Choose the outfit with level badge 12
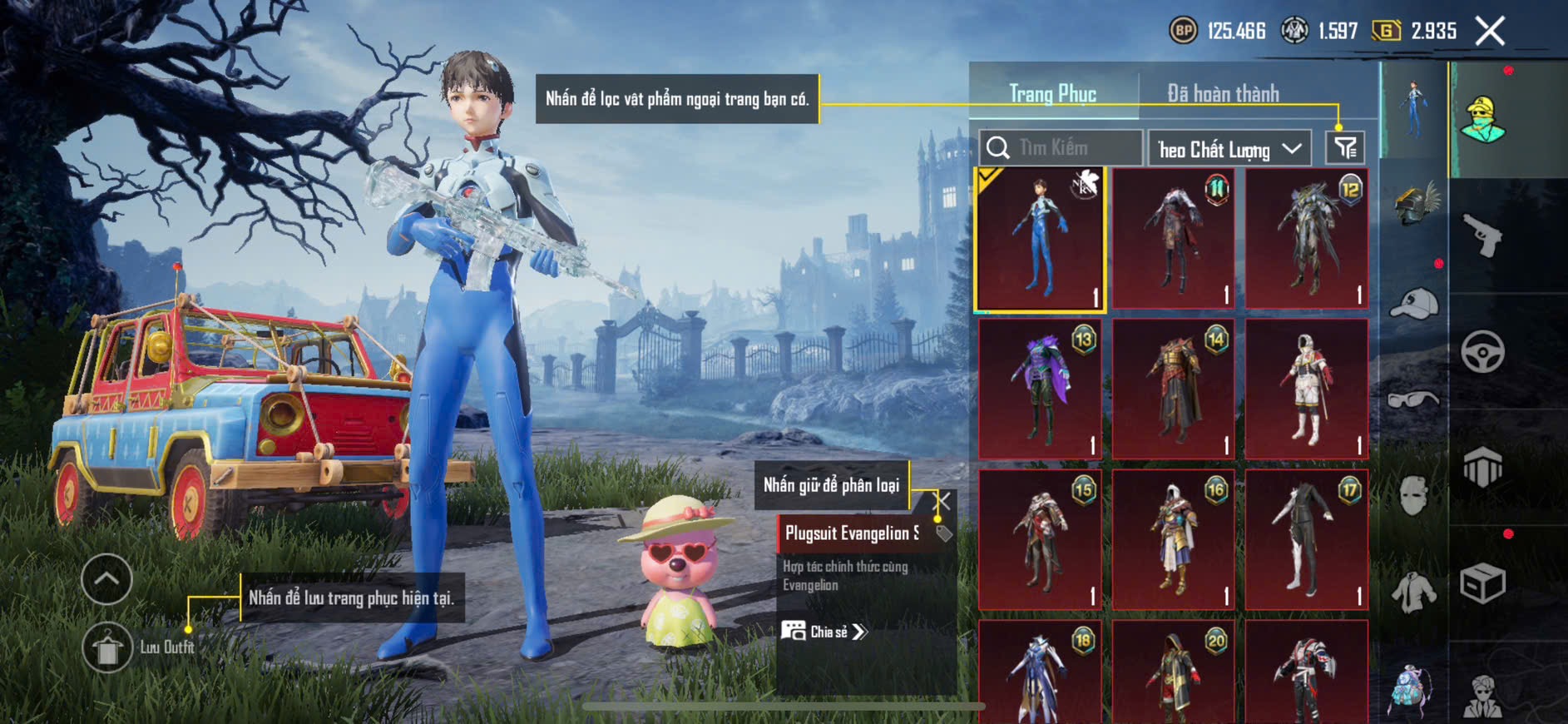1568x724 pixels. pyautogui.click(x=1306, y=240)
